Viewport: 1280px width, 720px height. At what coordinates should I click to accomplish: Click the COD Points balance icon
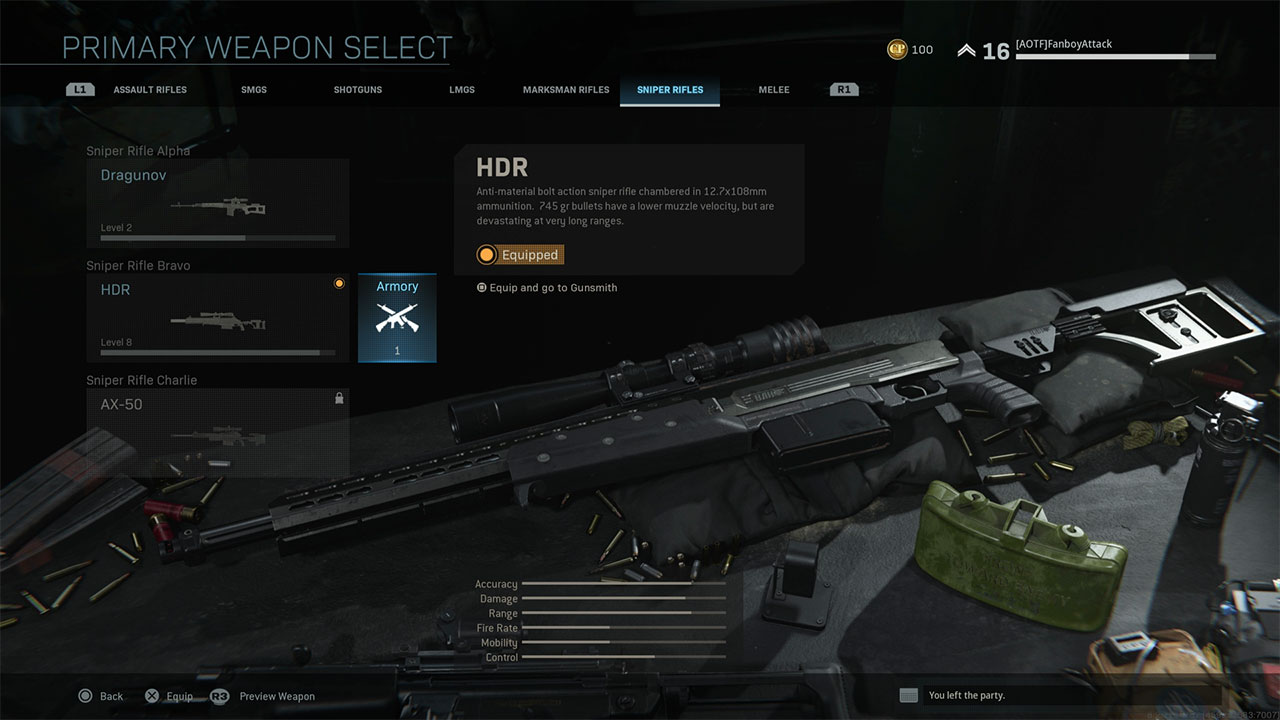click(896, 49)
